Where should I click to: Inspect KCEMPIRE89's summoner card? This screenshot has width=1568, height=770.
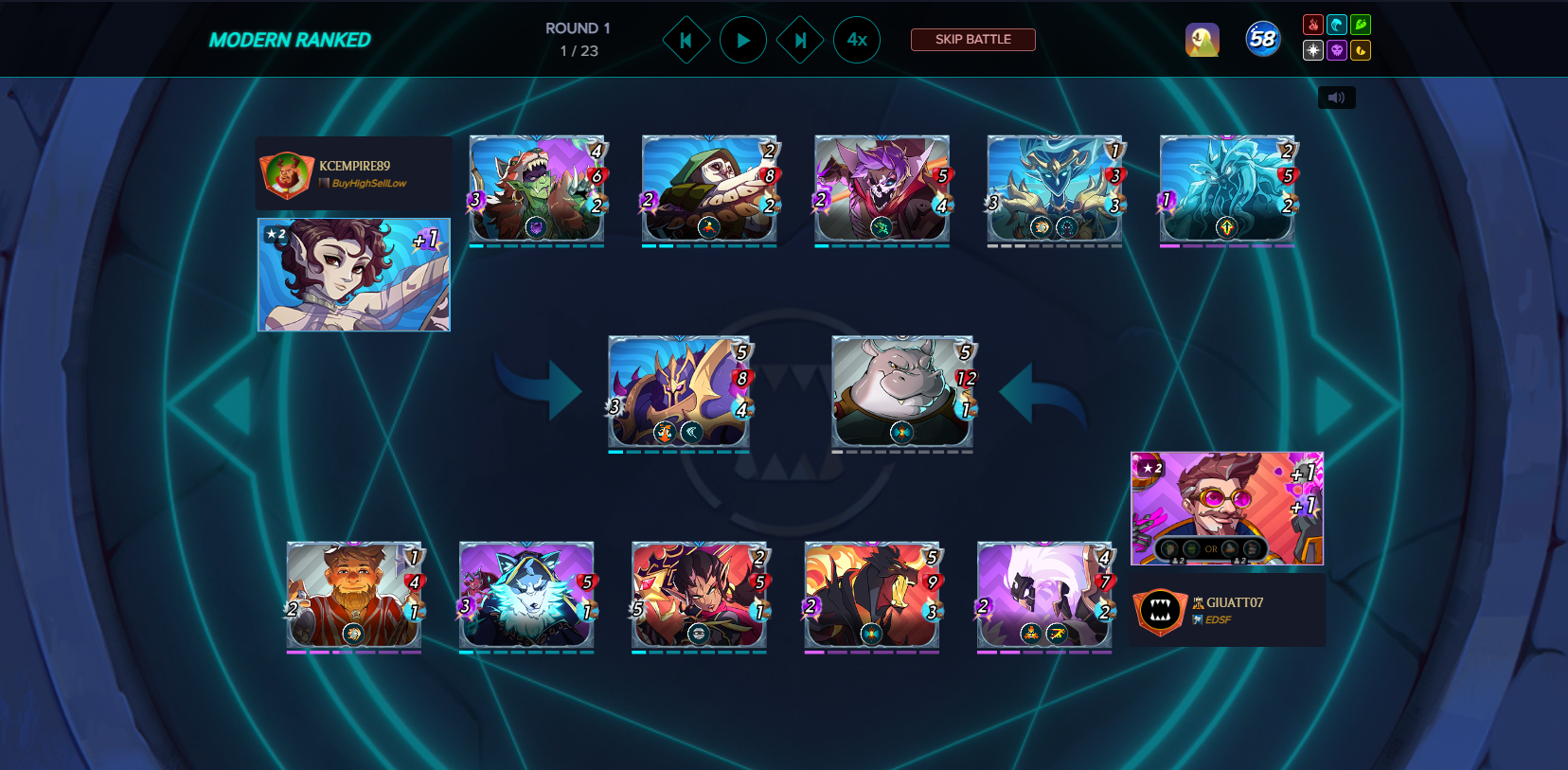point(354,275)
